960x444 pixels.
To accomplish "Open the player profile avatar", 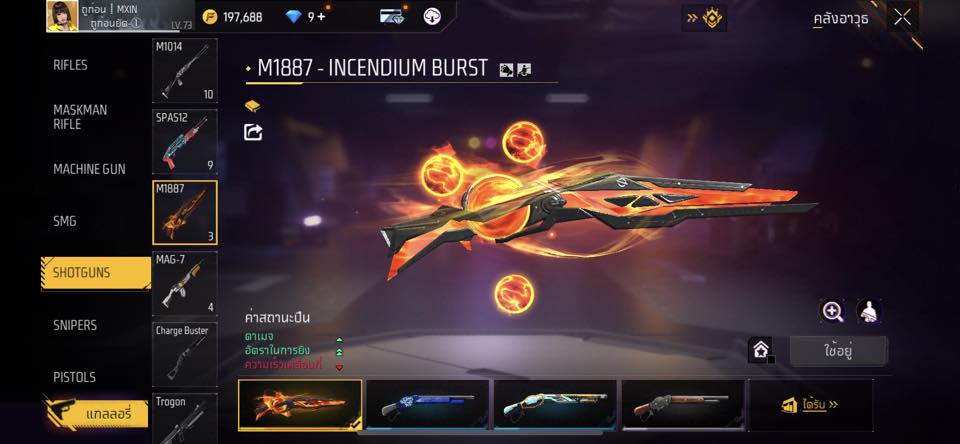I will pyautogui.click(x=62, y=15).
